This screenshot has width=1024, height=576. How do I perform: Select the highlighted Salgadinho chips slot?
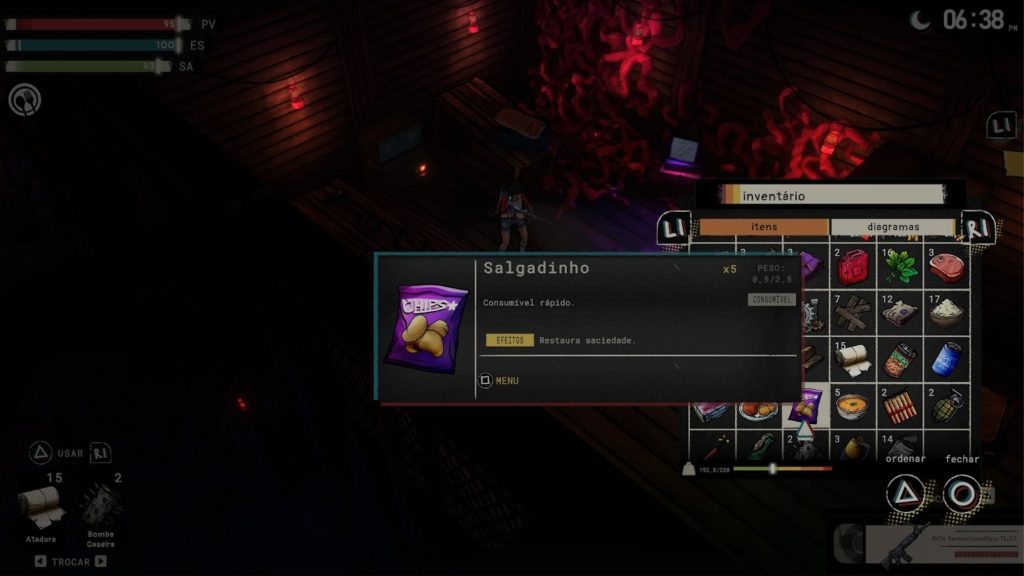(x=805, y=405)
